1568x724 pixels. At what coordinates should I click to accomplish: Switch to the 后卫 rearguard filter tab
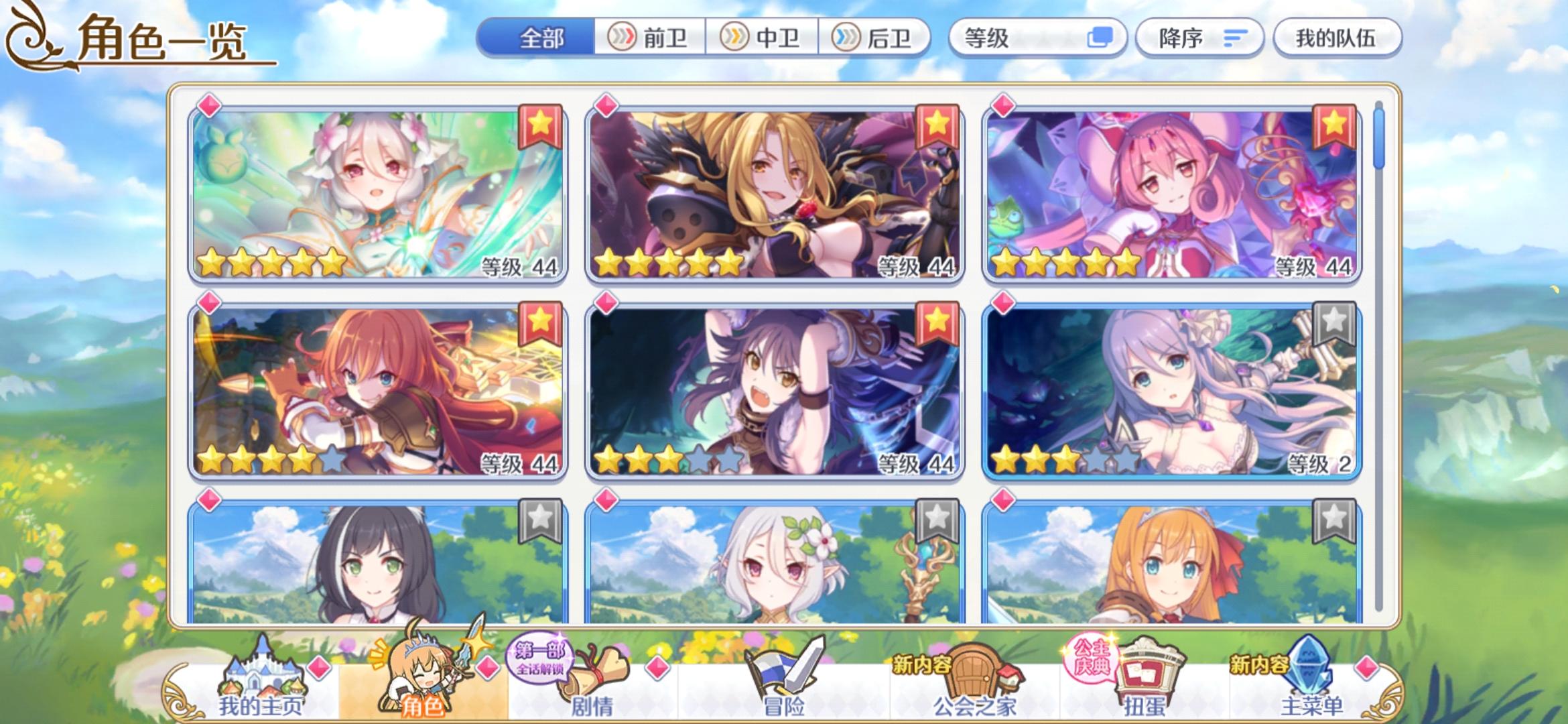coord(878,38)
